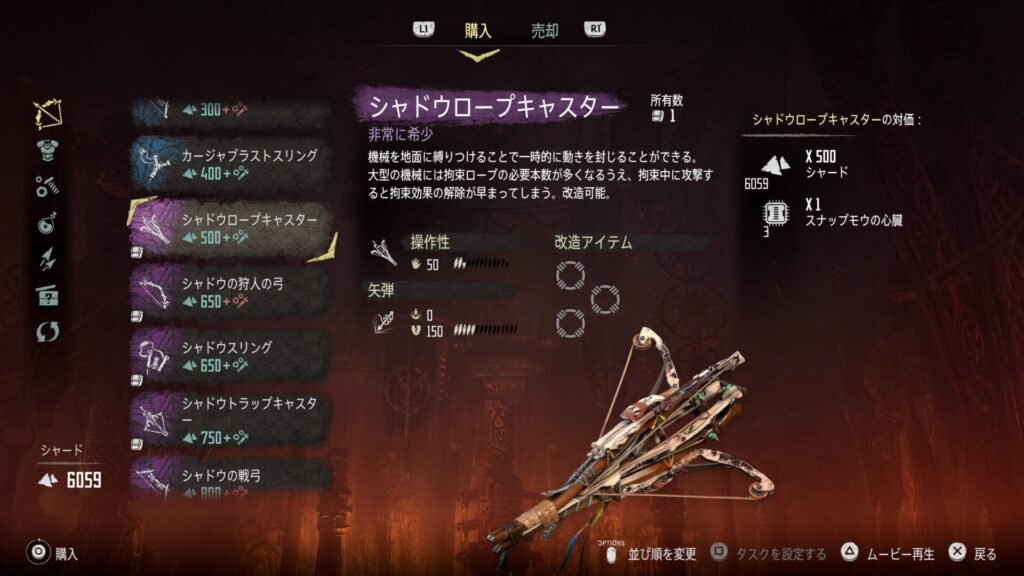
Task: Choose the circular arrows buyback category
Action: (47, 330)
